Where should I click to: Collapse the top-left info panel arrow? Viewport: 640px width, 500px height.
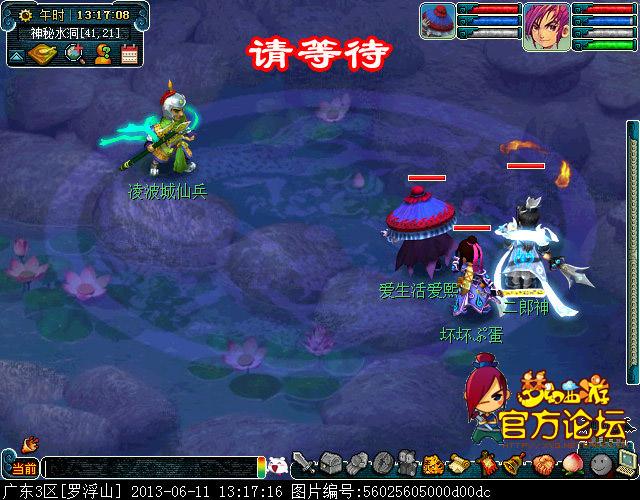[x=17, y=55]
